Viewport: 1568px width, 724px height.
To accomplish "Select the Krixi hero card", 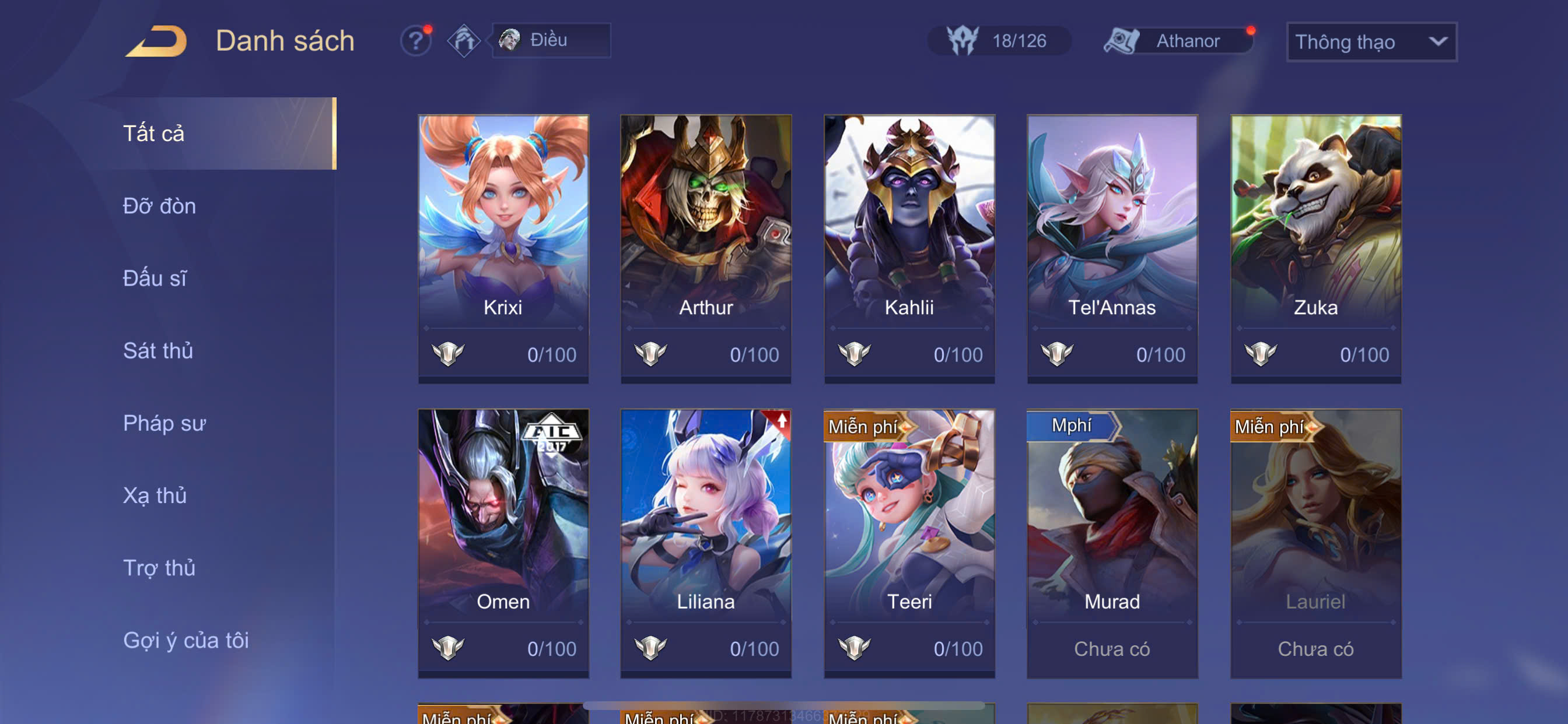I will [x=503, y=248].
